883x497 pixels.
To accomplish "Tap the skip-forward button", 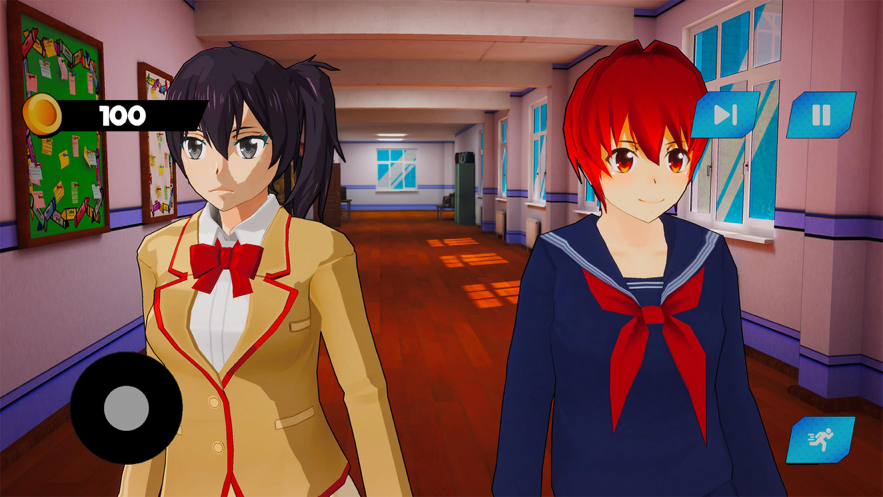I will [726, 115].
